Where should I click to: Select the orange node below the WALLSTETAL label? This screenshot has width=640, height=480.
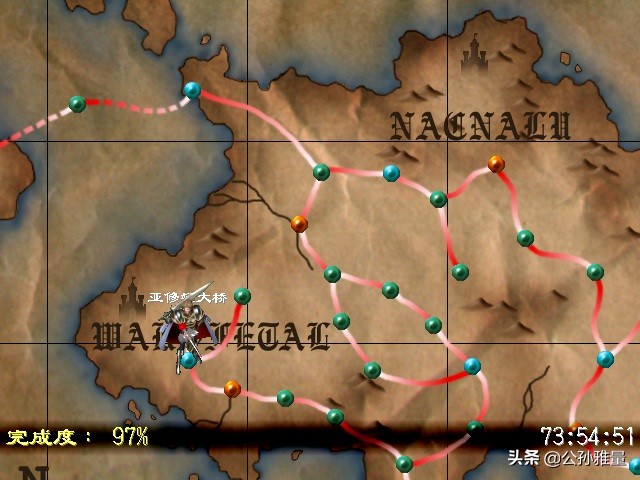(232, 388)
